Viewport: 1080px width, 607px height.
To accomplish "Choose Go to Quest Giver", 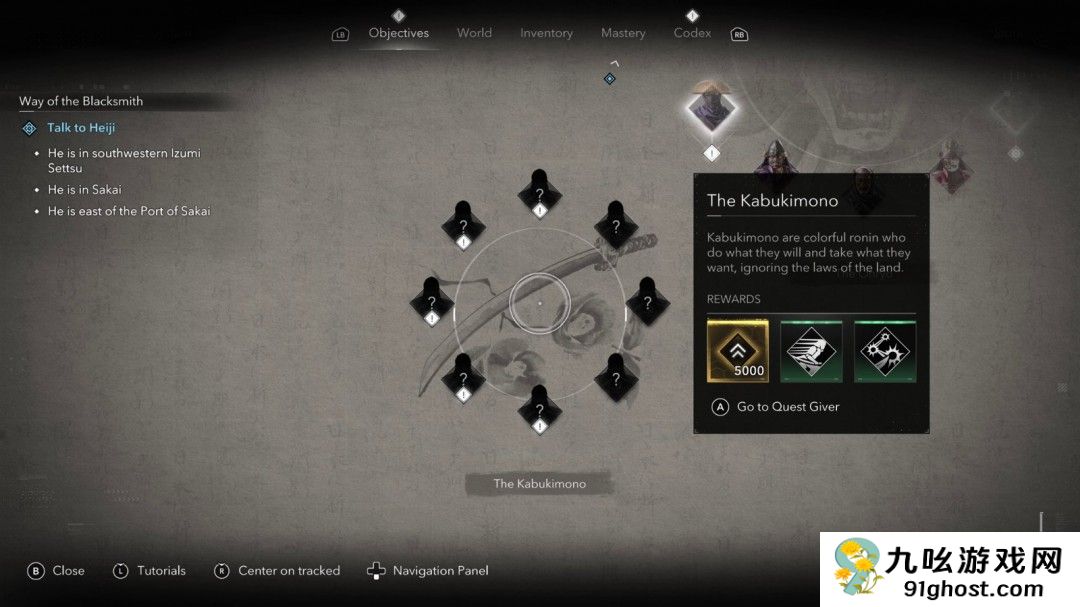I will 787,407.
